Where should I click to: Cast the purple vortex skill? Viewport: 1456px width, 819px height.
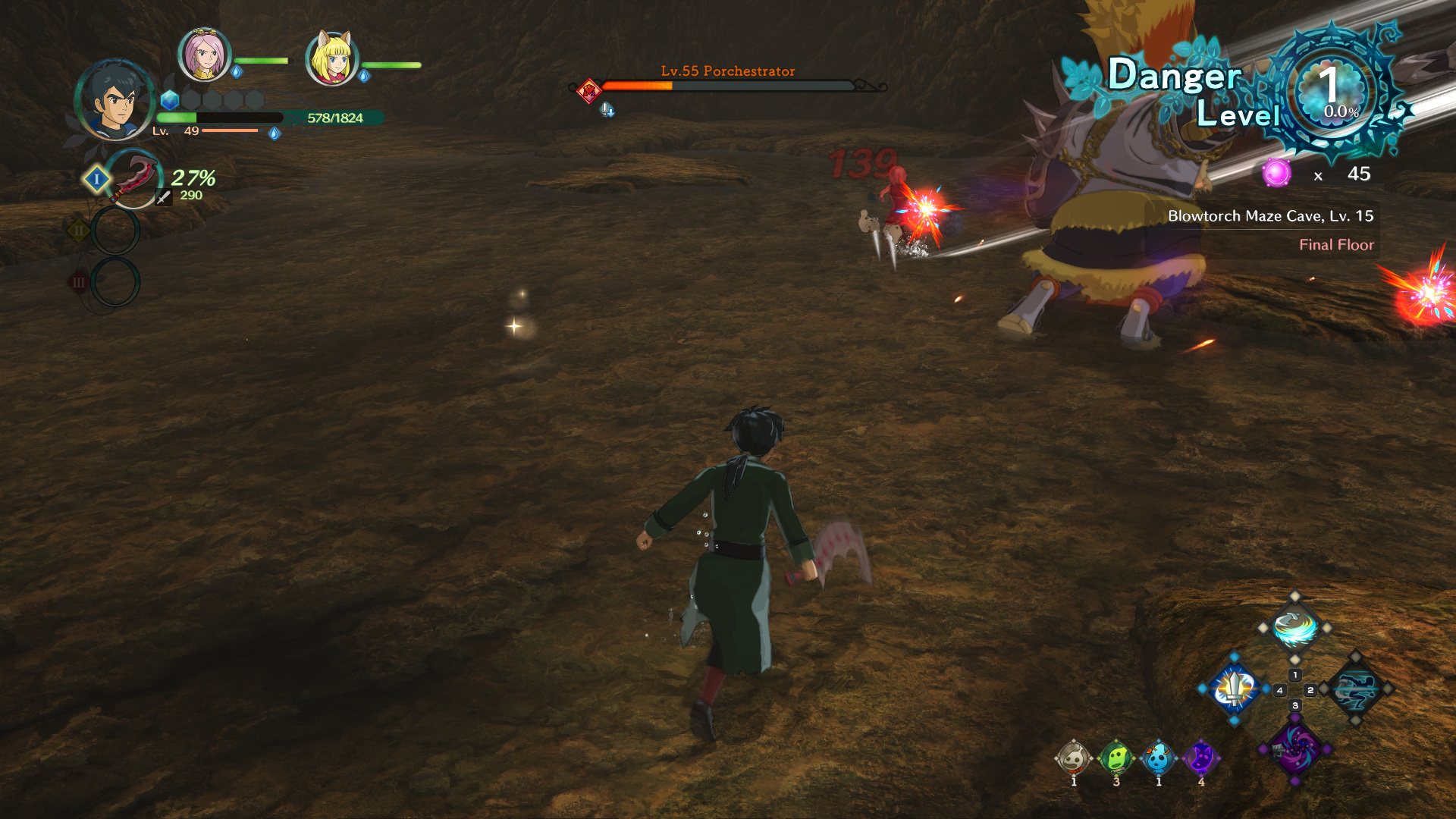tap(1294, 748)
